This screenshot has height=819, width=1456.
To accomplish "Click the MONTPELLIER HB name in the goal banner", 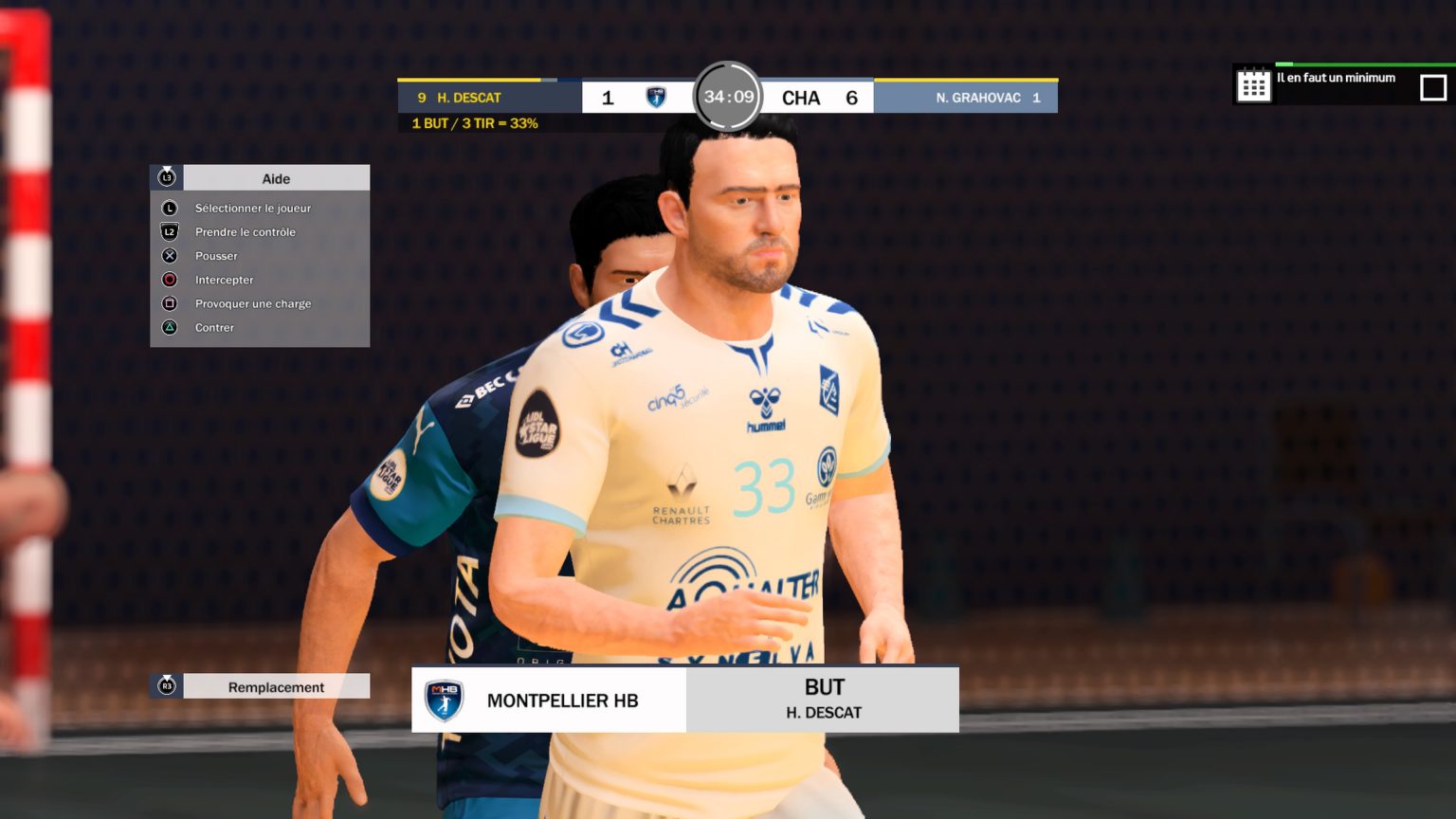I will coord(562,701).
